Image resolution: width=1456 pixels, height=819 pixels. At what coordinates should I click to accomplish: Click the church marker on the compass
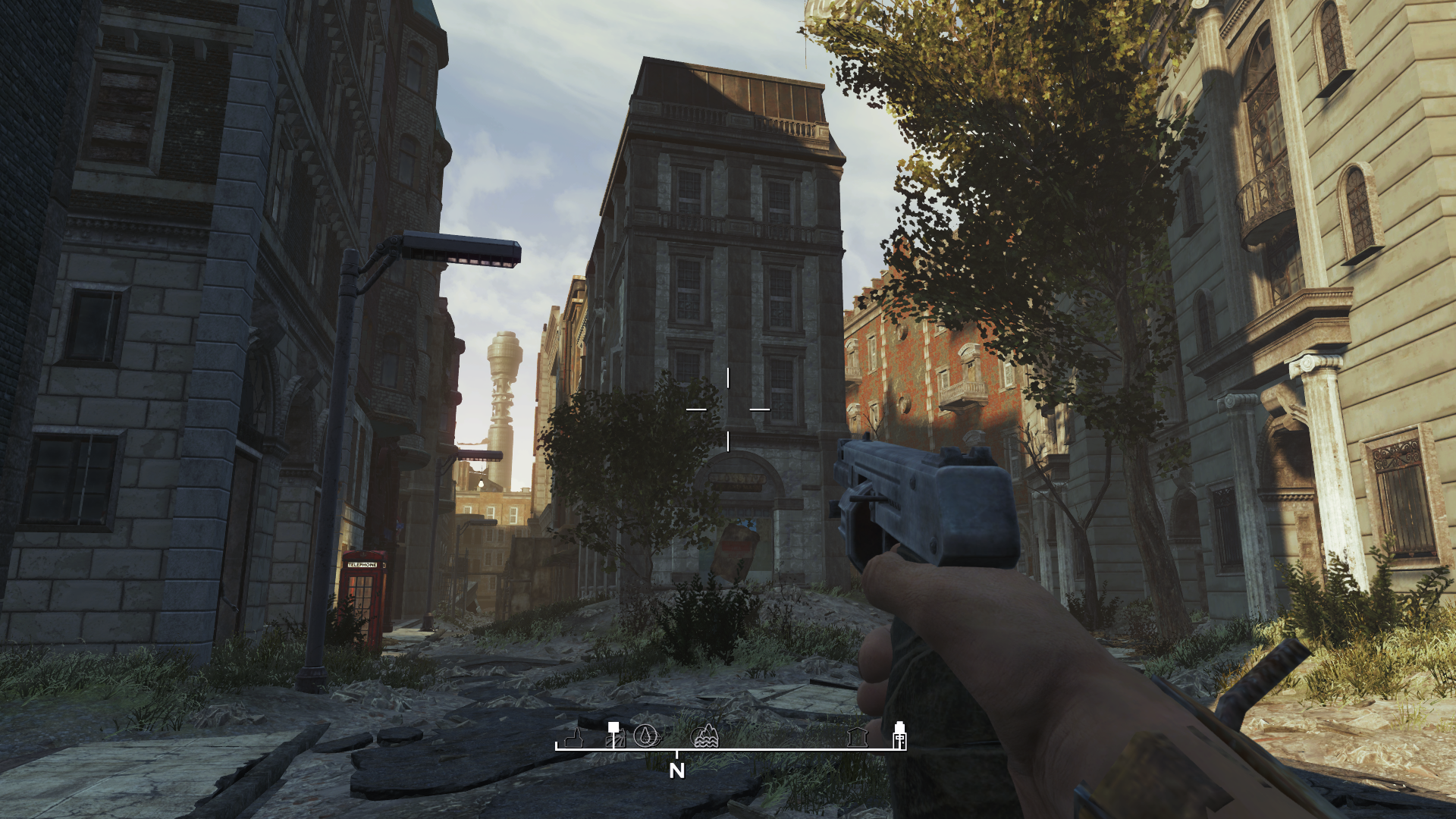coord(574,737)
